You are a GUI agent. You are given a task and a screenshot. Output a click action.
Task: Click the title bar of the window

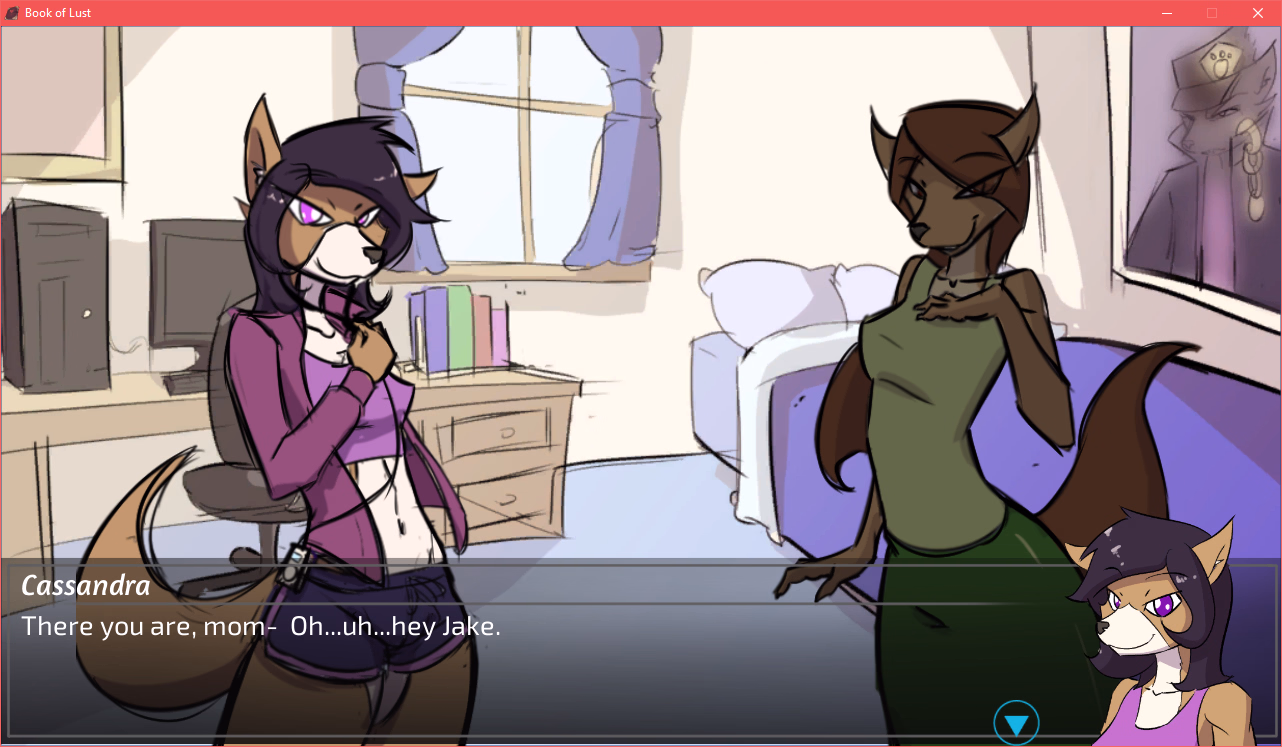(x=600, y=13)
